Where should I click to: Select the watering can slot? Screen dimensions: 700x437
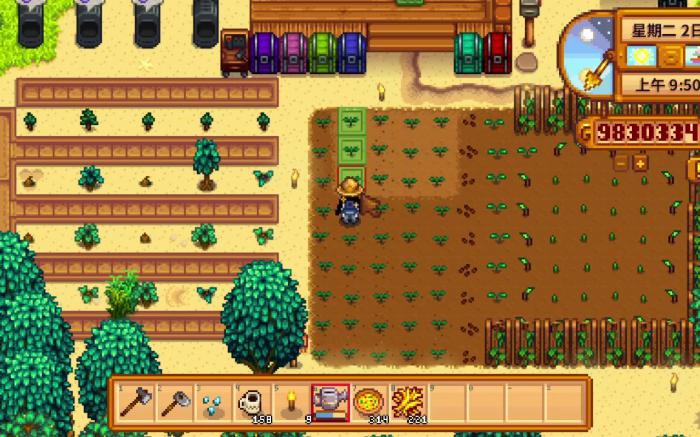pos(329,402)
